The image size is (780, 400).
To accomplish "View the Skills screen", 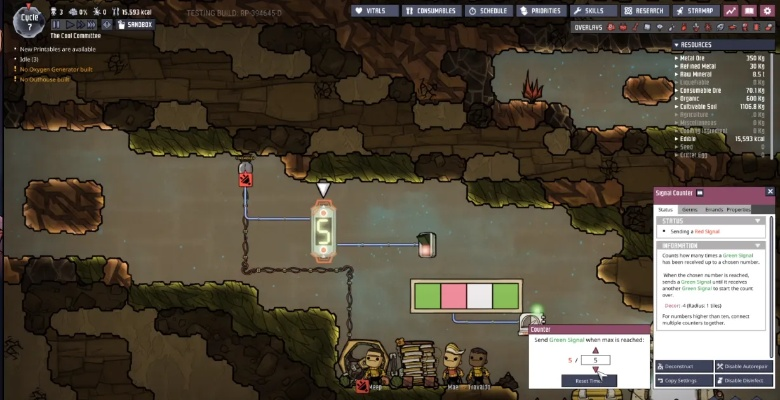I will [x=593, y=11].
